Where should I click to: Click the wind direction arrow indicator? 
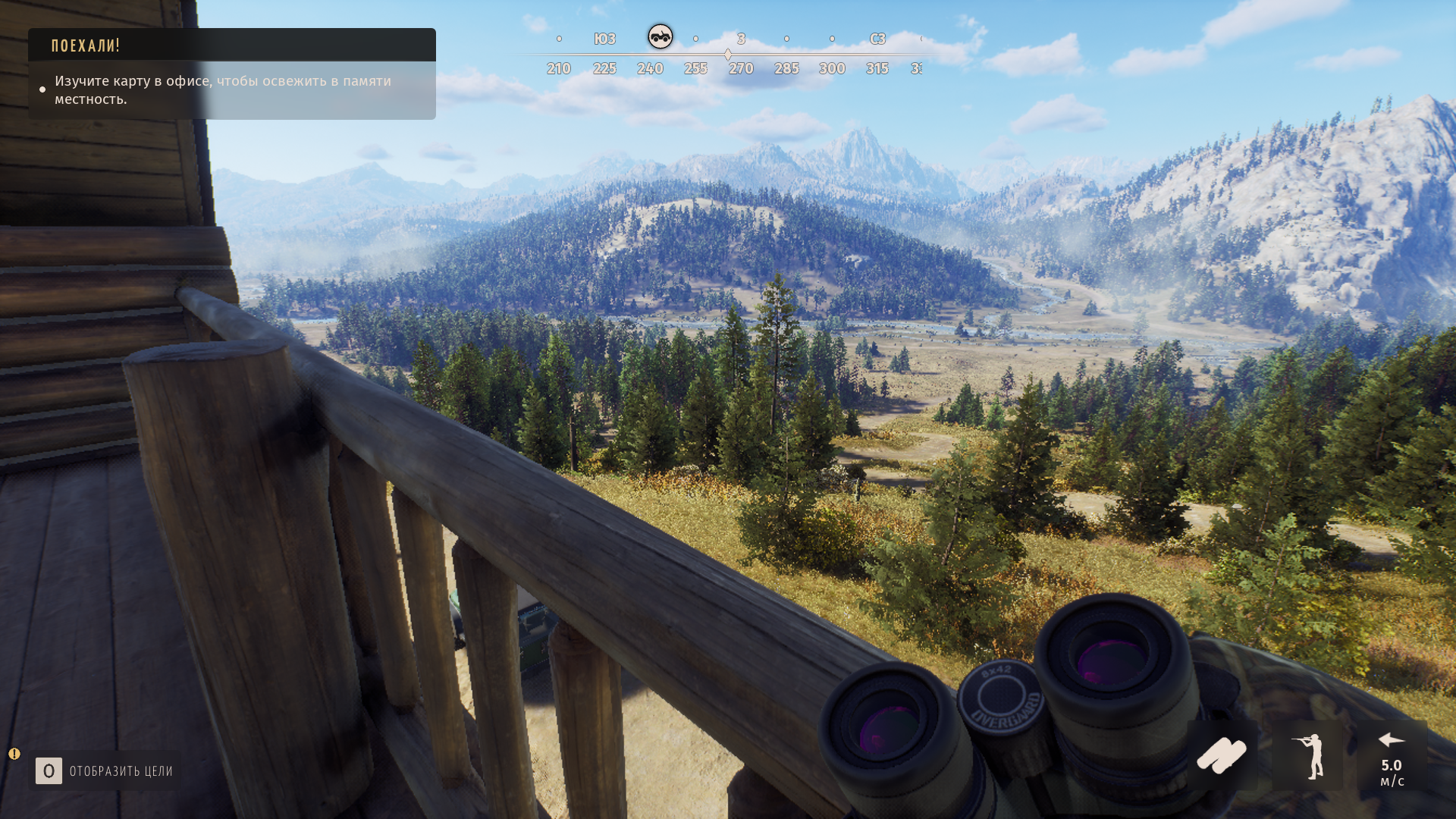click(1391, 740)
